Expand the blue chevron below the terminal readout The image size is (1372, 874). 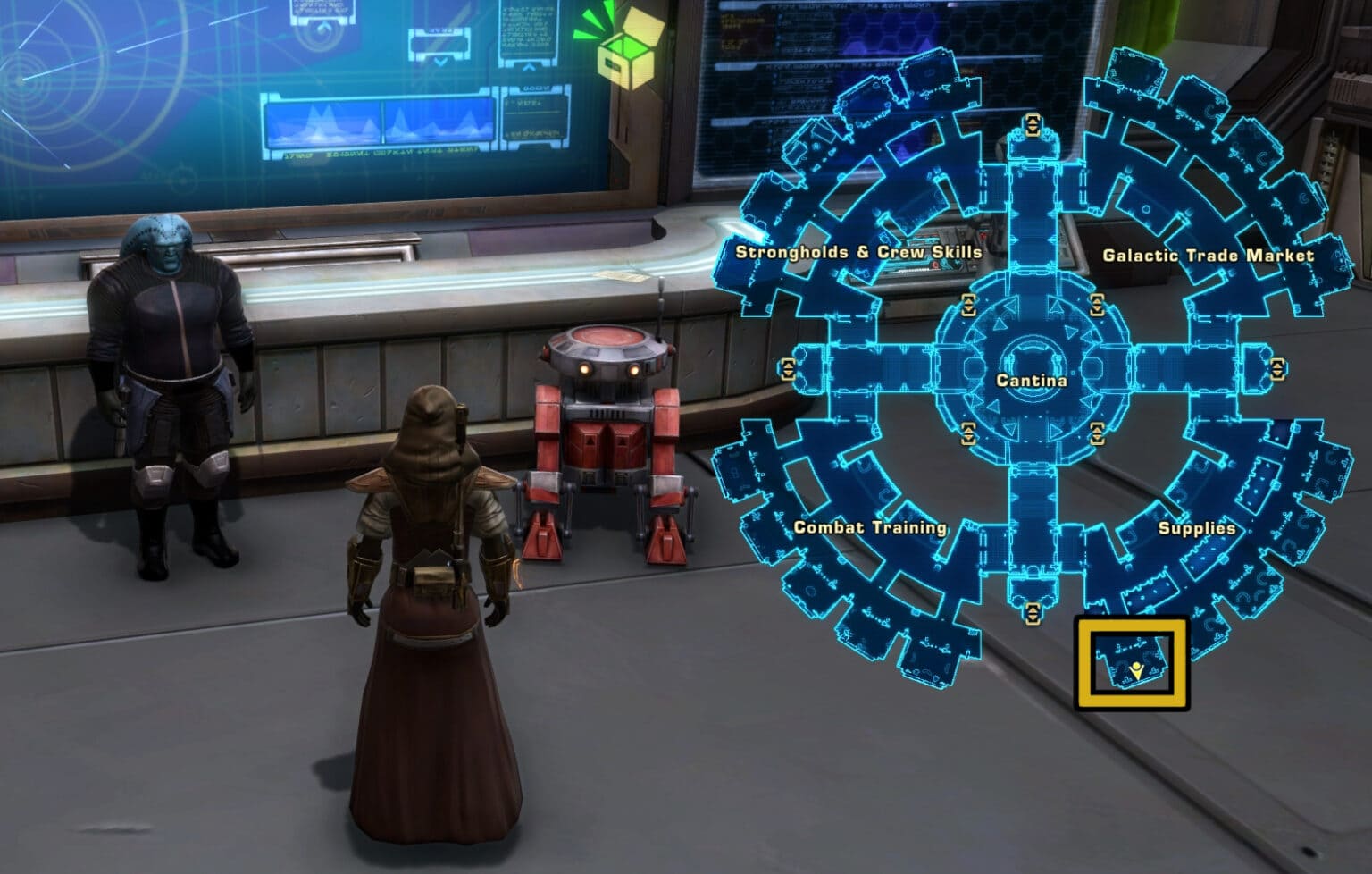coord(440,63)
